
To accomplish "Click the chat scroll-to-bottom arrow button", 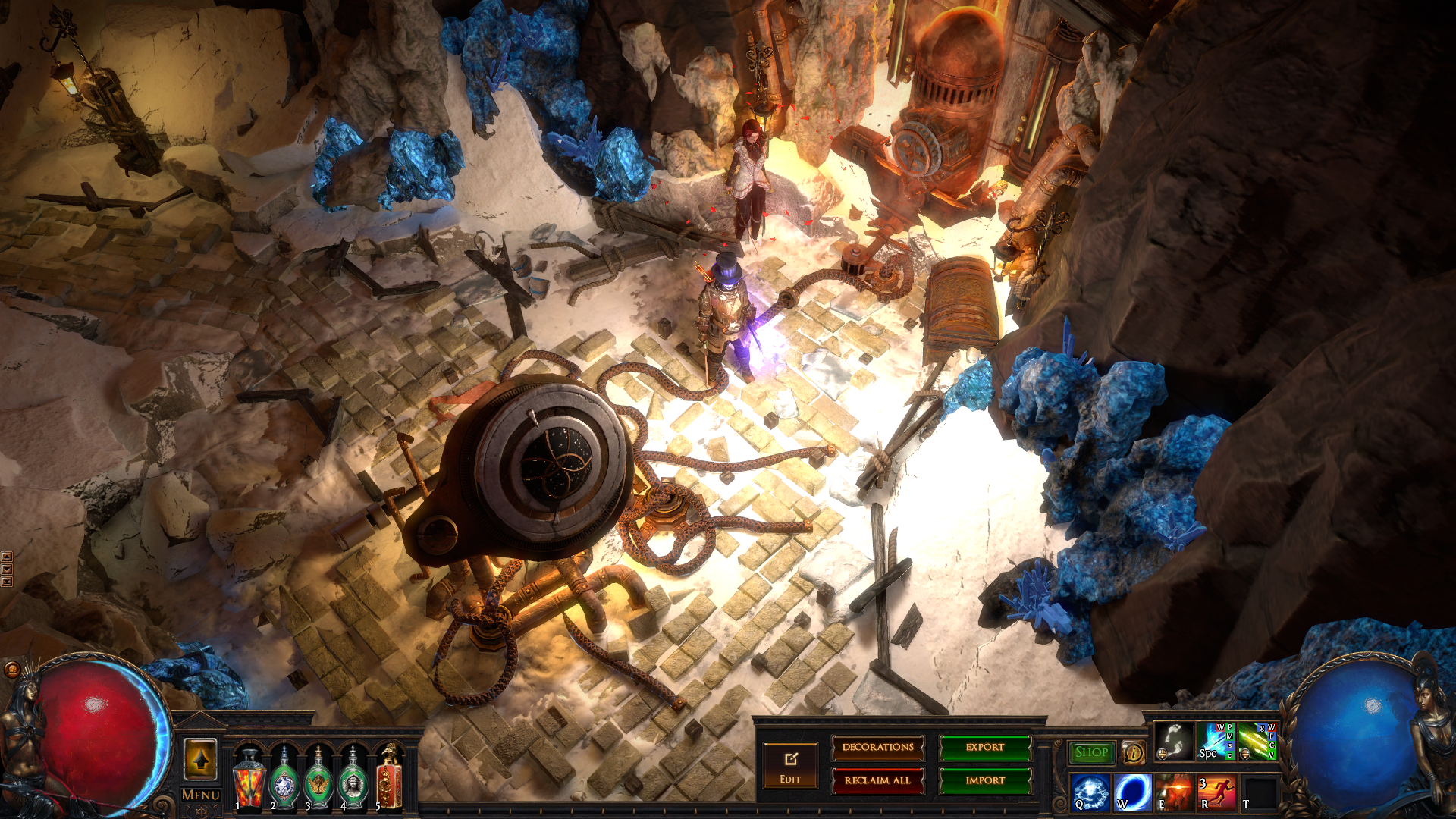I will (x=7, y=582).
